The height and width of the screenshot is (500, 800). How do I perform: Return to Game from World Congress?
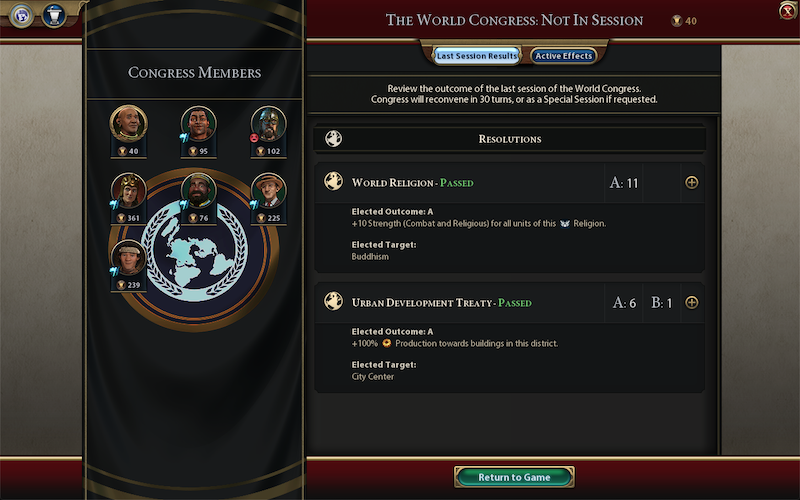coord(514,477)
